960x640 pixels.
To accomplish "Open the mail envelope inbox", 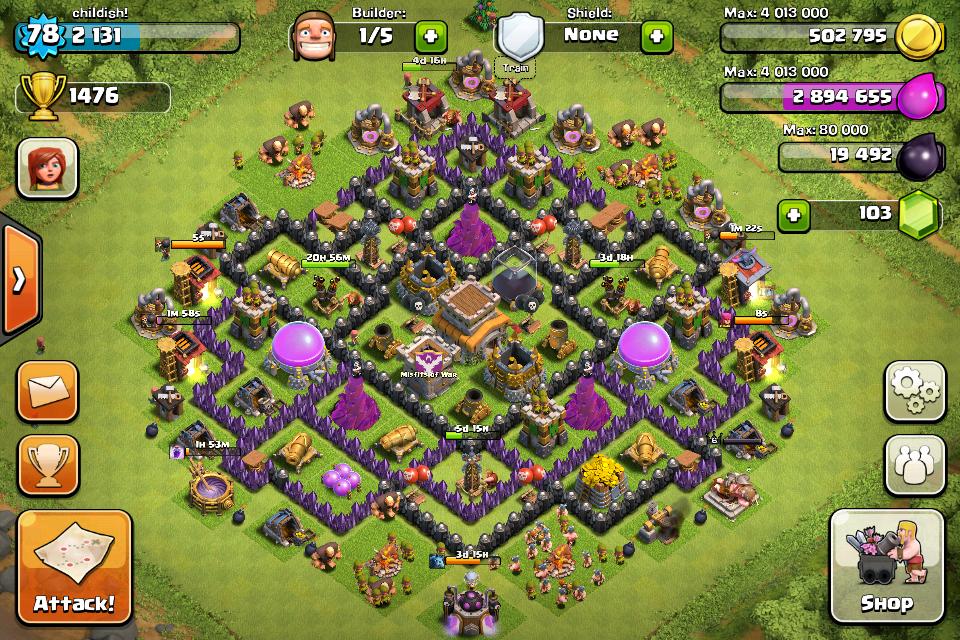I will [47, 391].
